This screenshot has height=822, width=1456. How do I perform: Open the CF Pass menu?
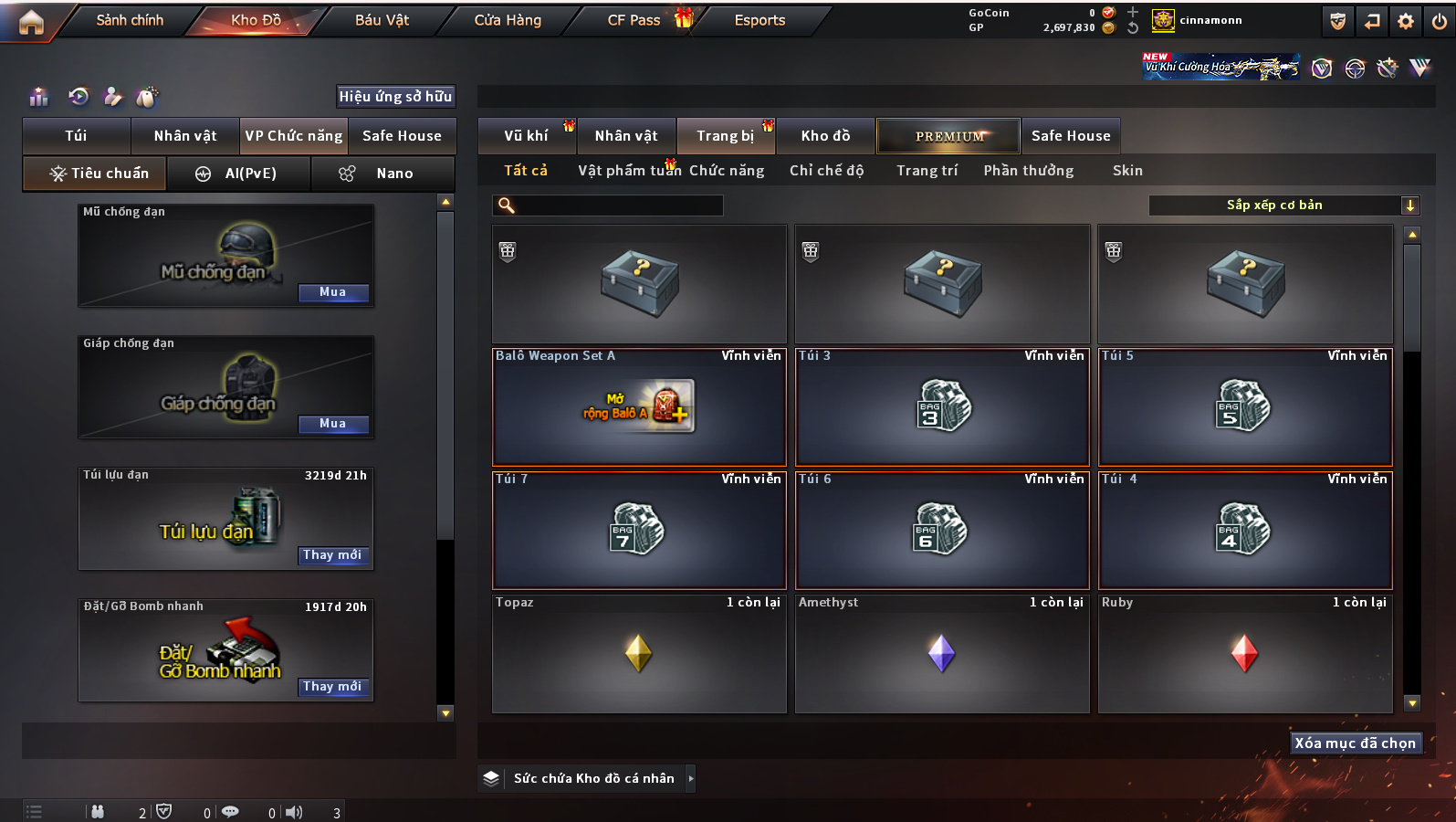coord(634,20)
